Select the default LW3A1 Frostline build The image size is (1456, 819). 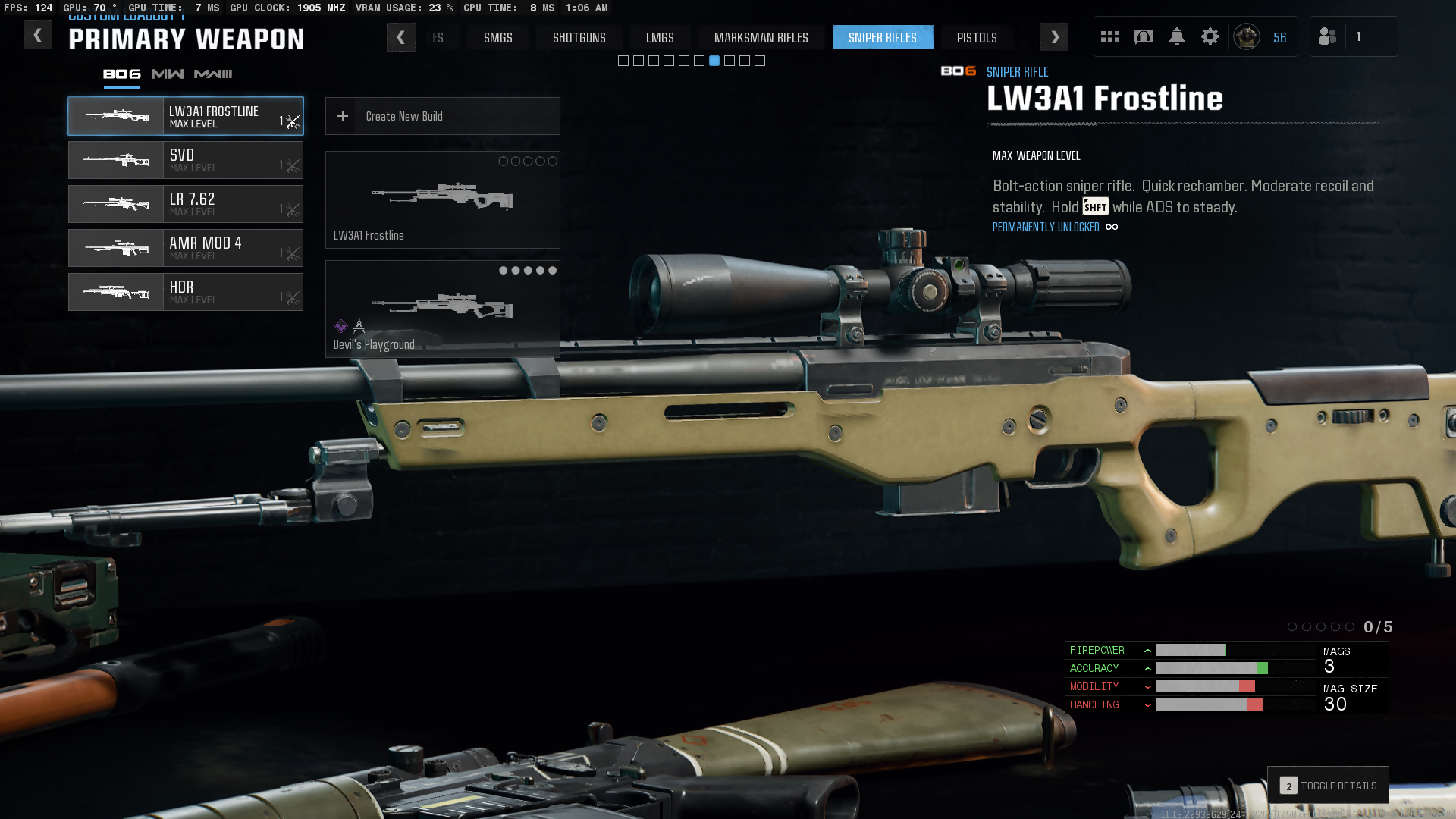pyautogui.click(x=442, y=199)
